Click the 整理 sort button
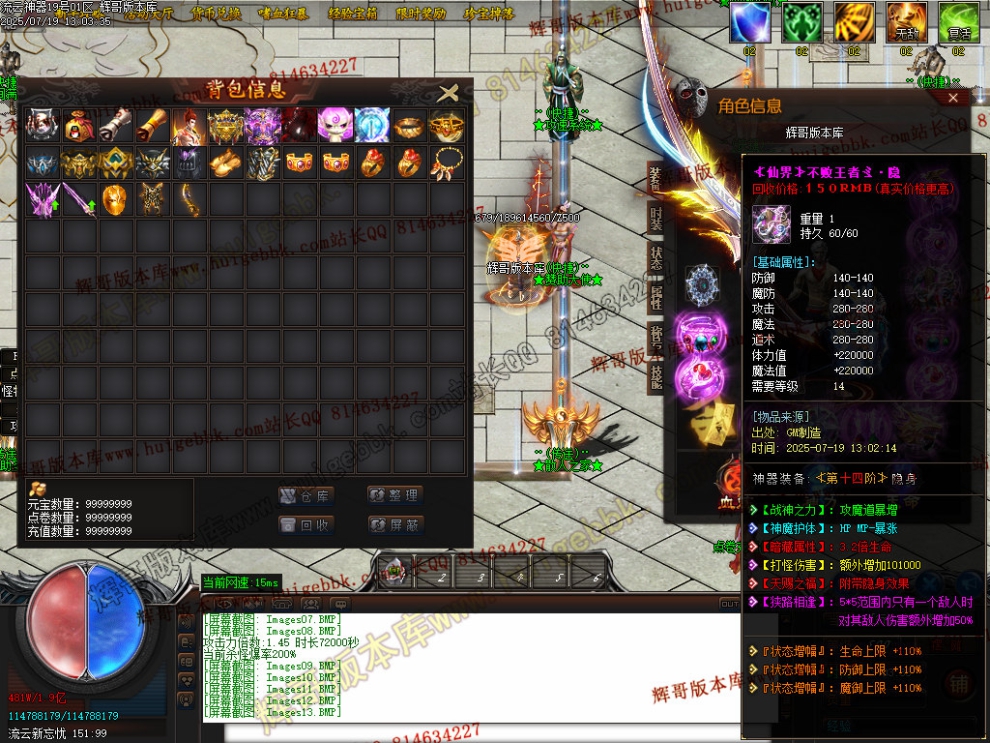The image size is (990, 743). click(x=395, y=495)
